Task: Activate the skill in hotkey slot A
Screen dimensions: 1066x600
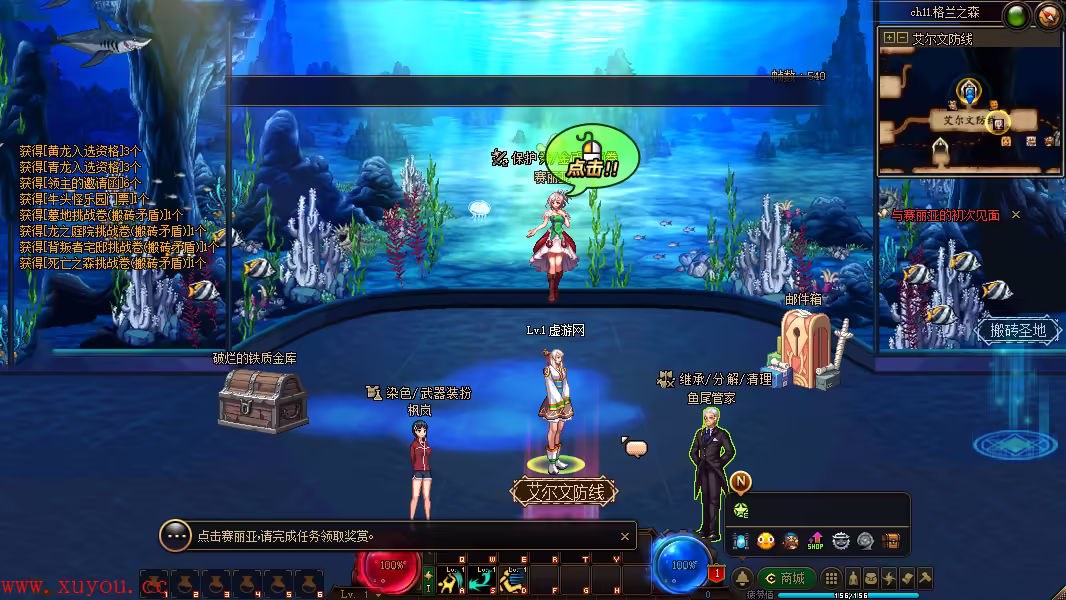Action: point(451,579)
